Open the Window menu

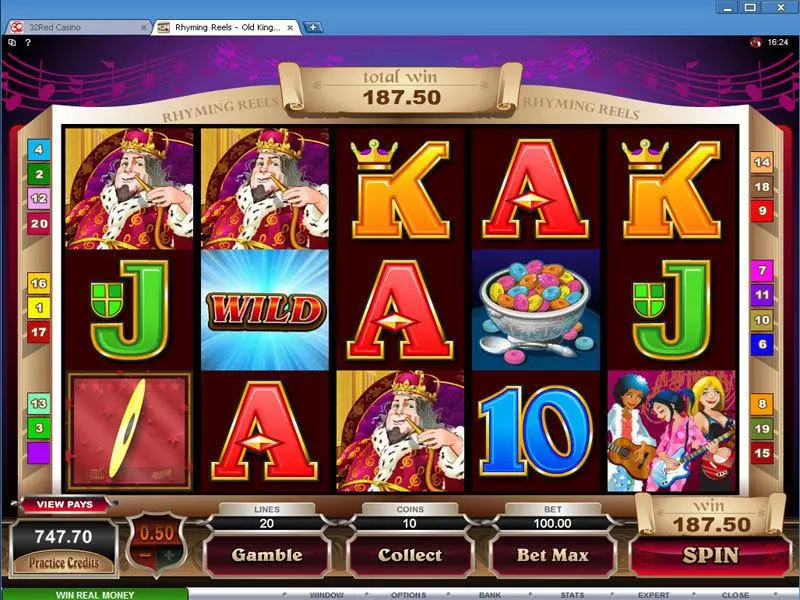coord(327,595)
